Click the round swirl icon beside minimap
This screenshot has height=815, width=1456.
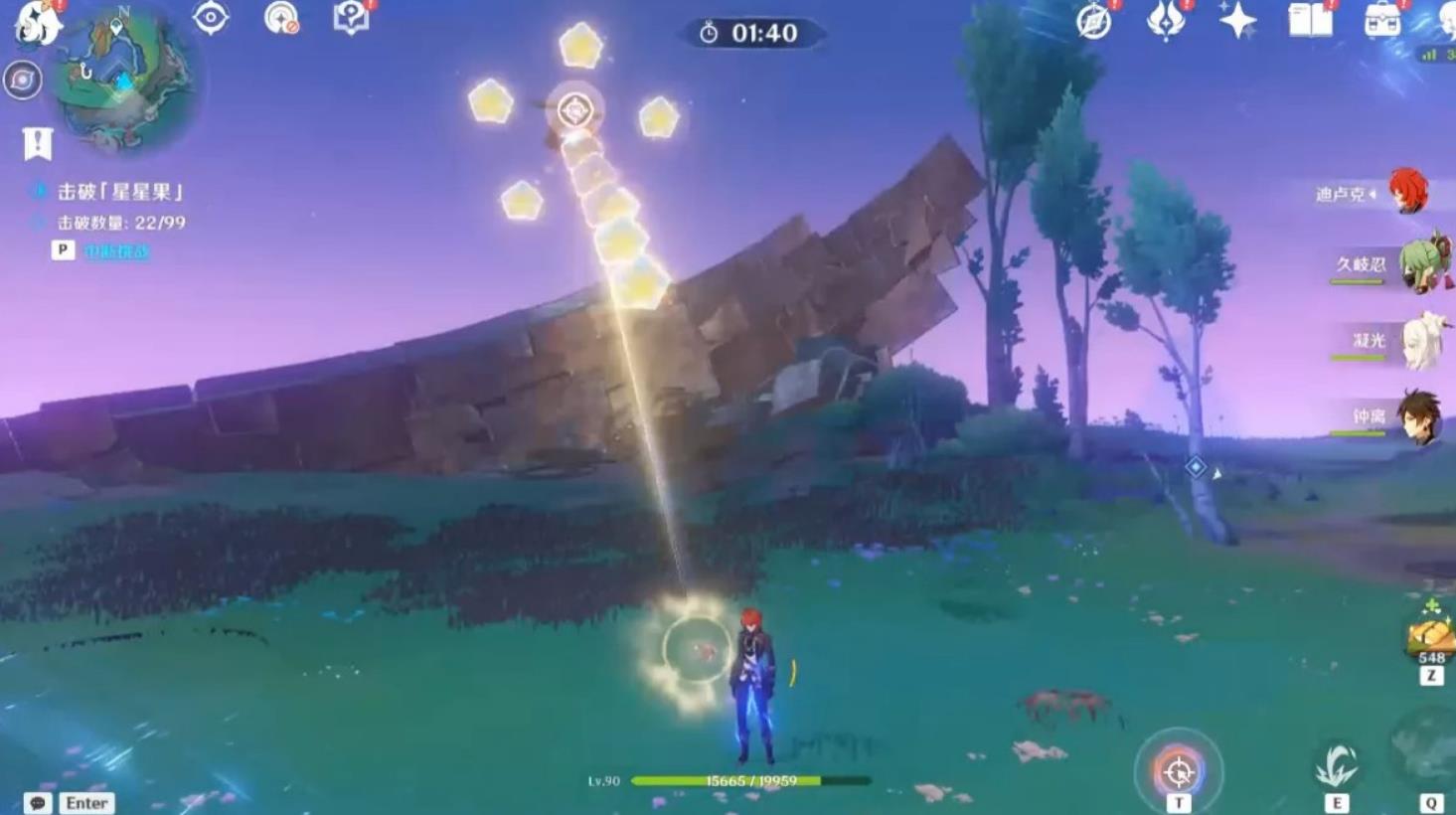[x=22, y=81]
